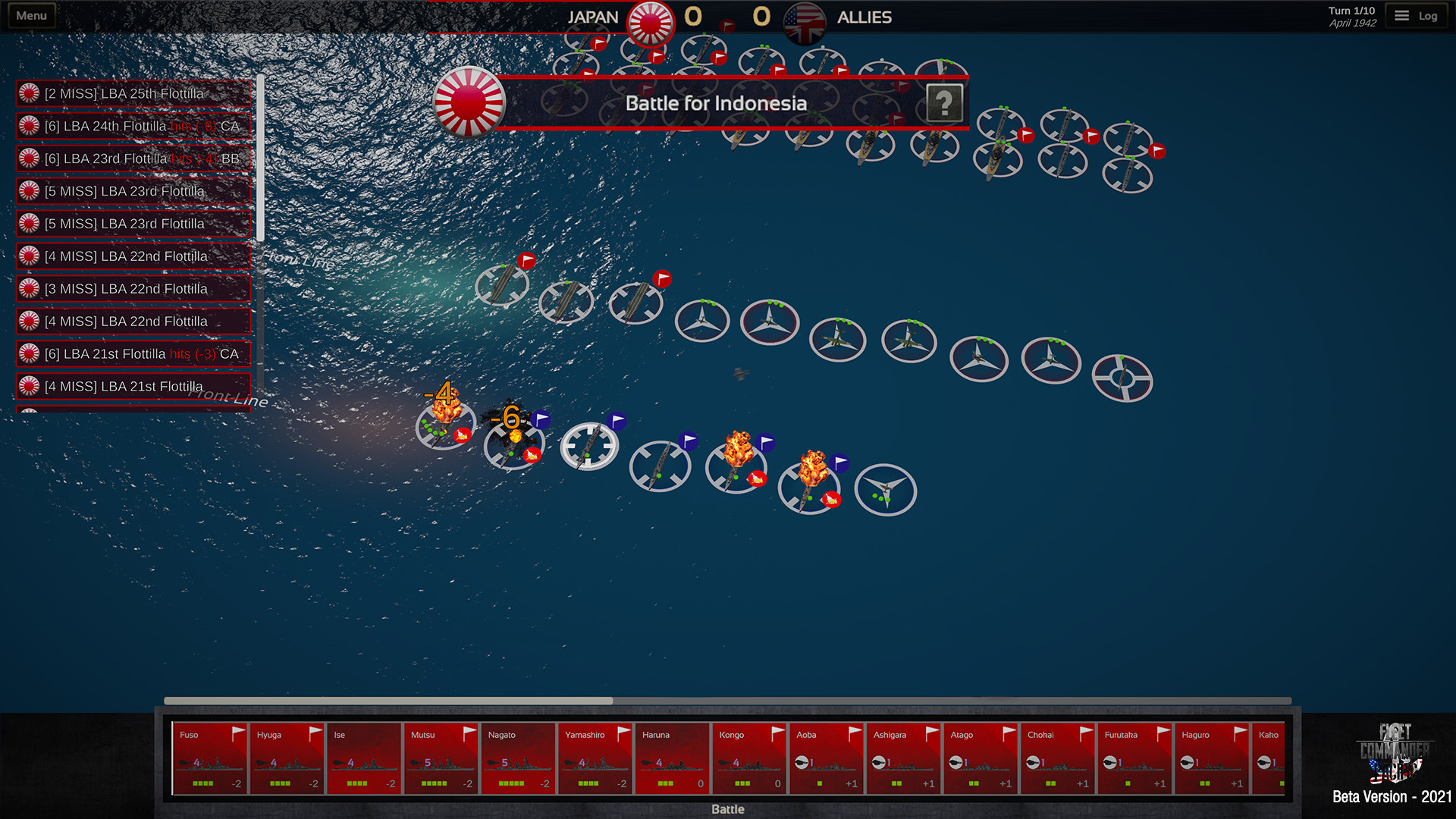Click the [6] LBA 21st Flottilla hits entry
The height and width of the screenshot is (819, 1456).
[x=133, y=353]
